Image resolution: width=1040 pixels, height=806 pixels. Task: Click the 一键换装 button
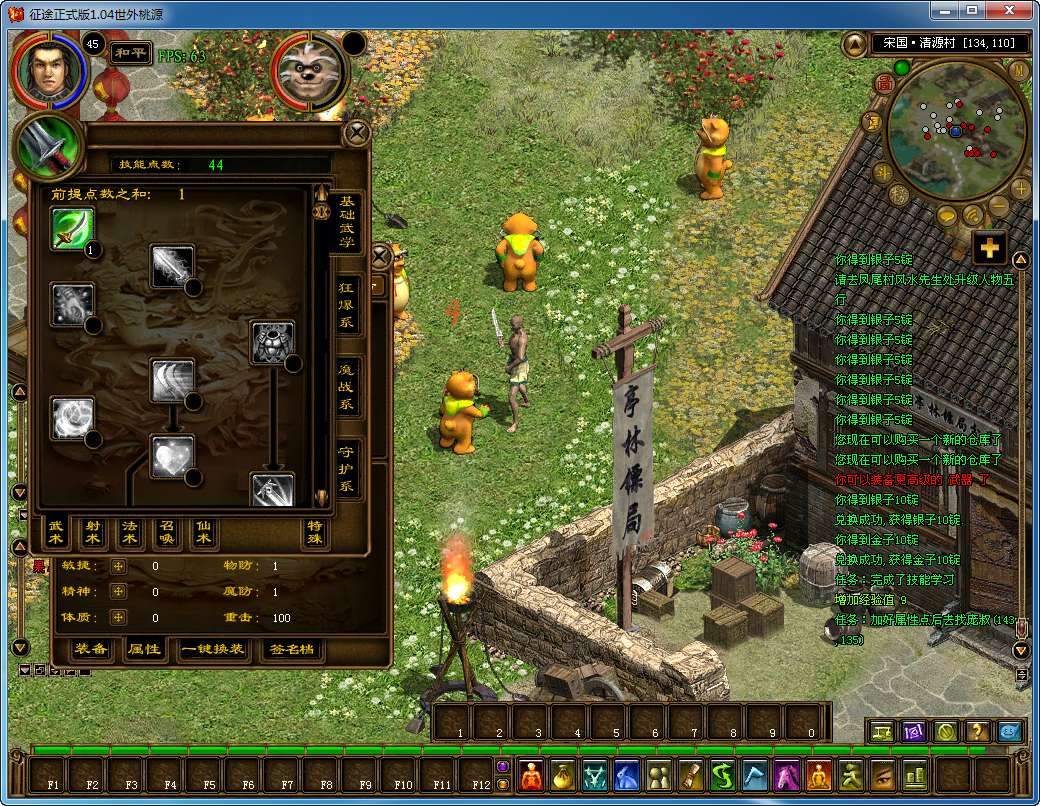point(212,649)
